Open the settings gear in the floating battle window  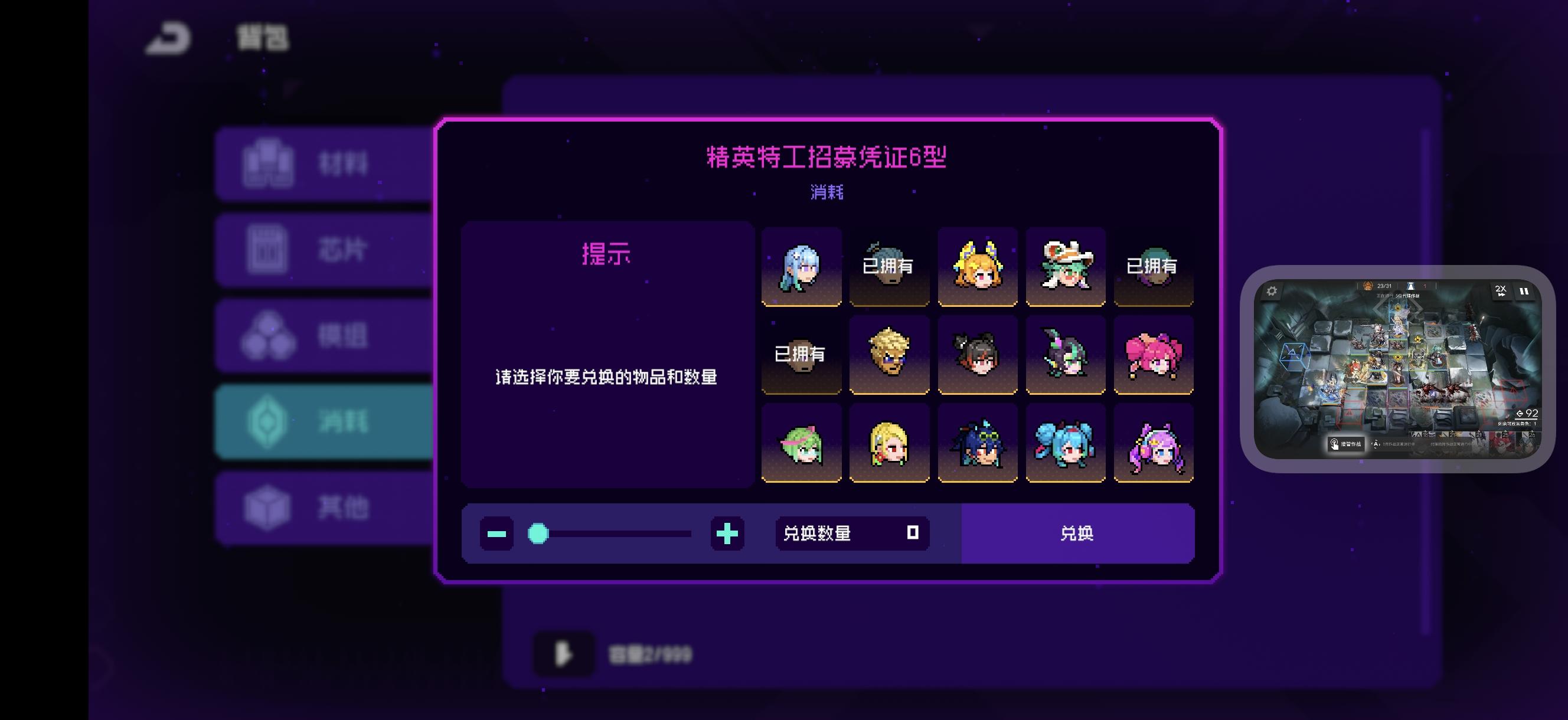[1272, 292]
